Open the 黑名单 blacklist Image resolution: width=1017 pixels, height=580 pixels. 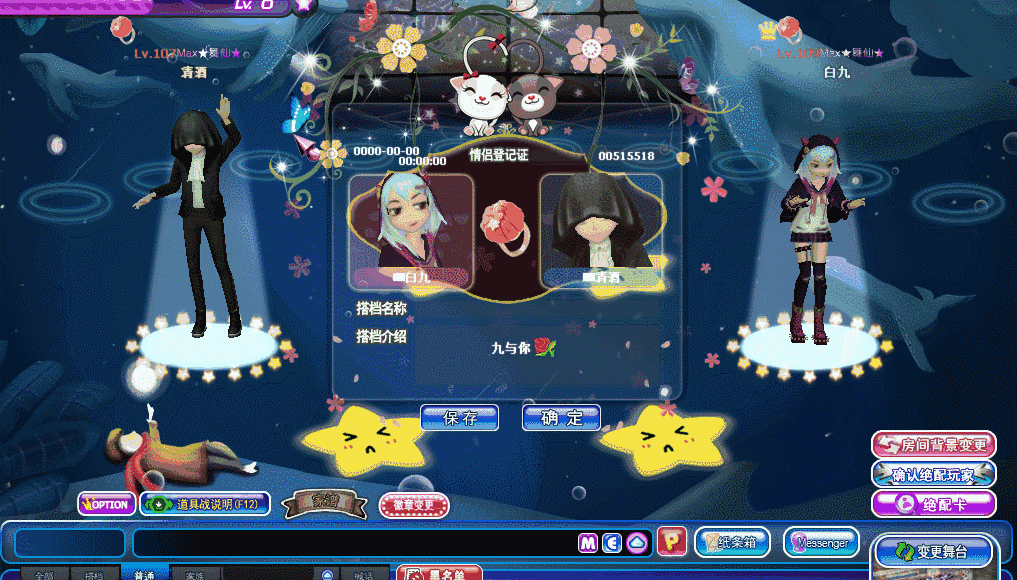pos(440,573)
